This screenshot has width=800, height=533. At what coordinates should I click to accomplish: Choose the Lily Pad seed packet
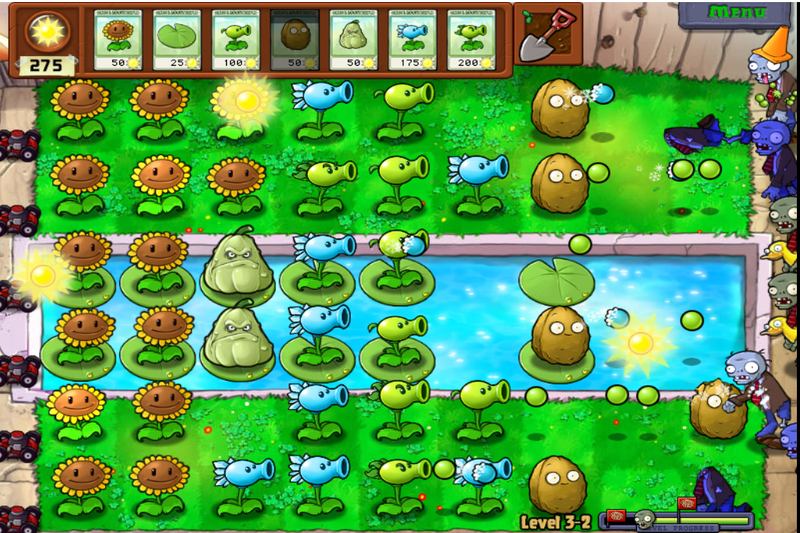click(178, 42)
